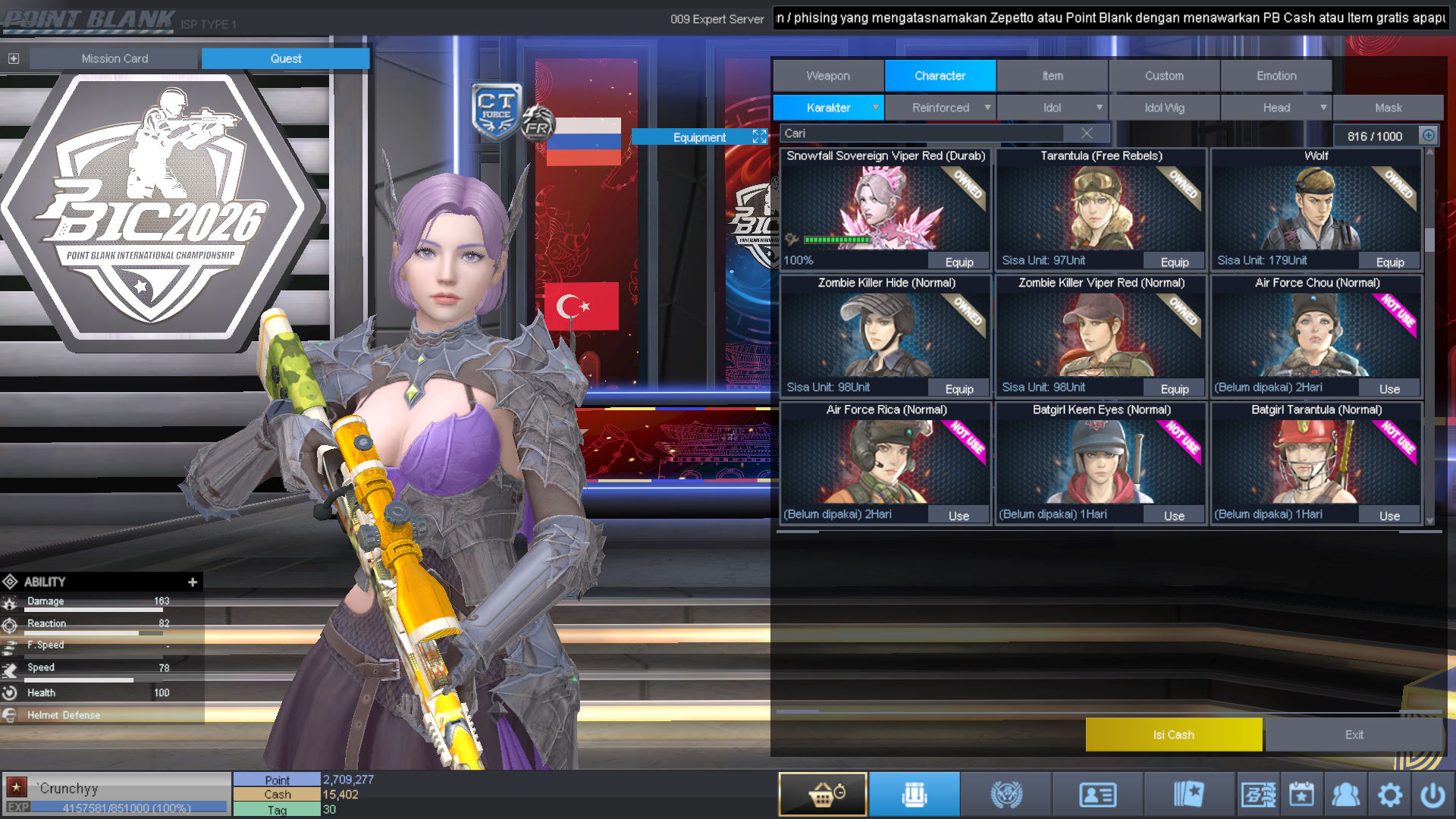Switch to the Weapon tab
This screenshot has width=1456, height=819.
tap(828, 76)
